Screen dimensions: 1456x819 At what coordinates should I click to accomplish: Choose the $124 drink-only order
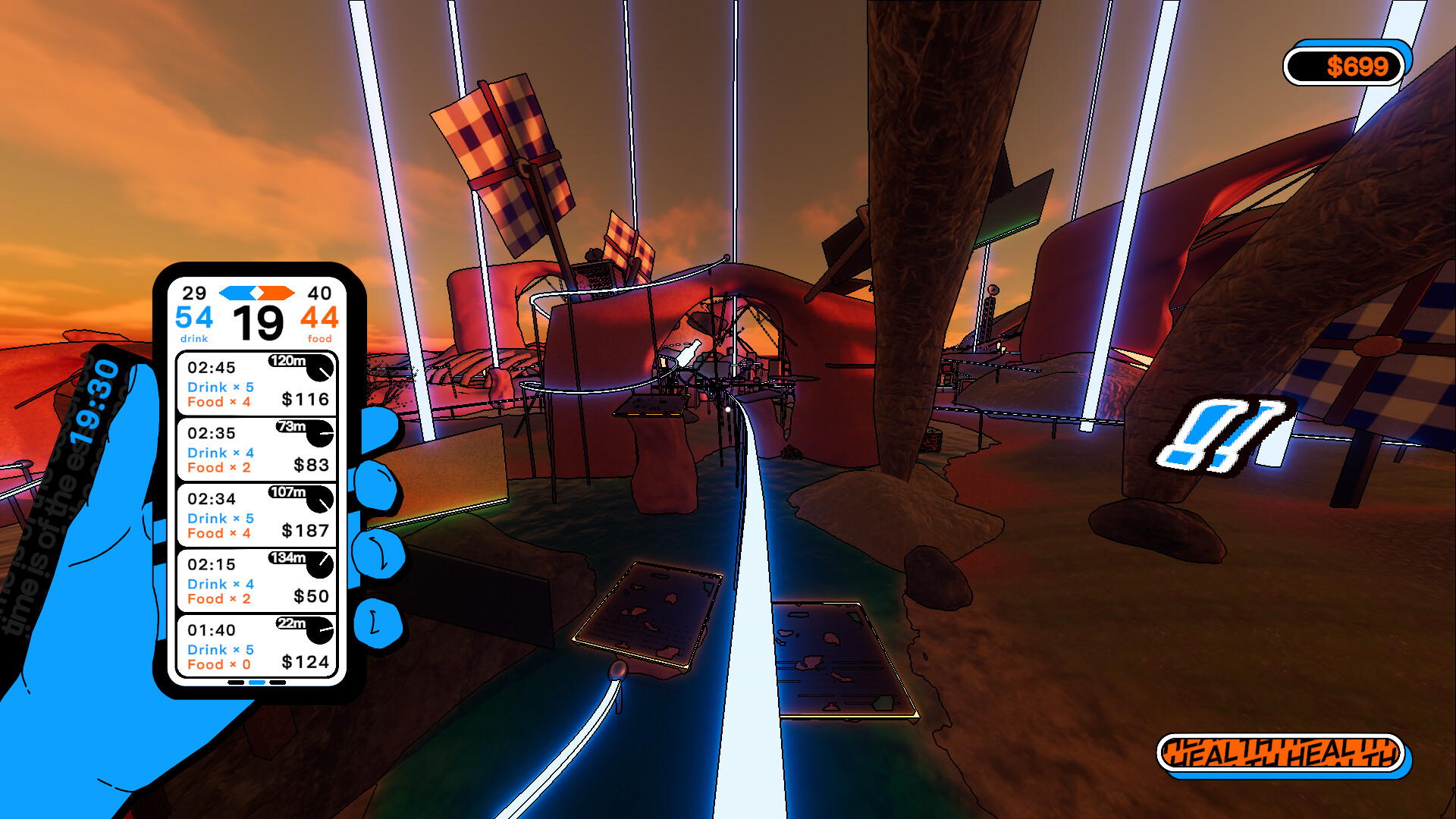click(x=256, y=647)
